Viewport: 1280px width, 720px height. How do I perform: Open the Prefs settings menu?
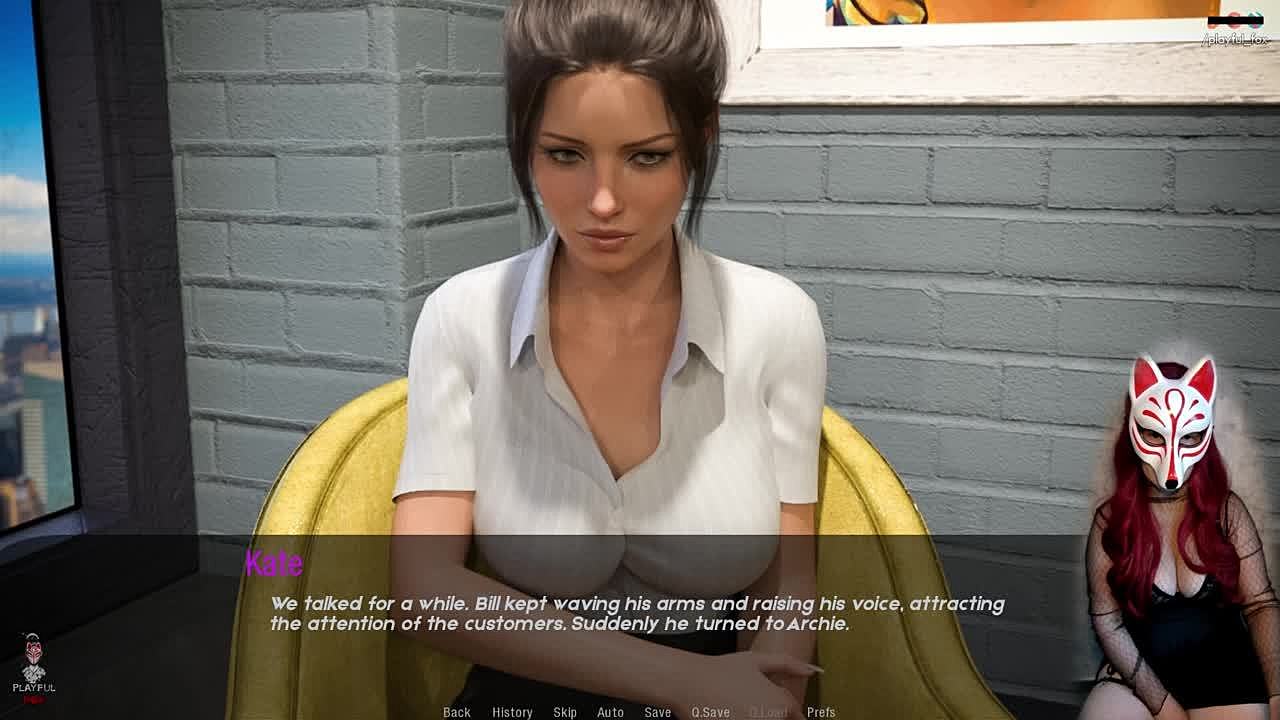[821, 712]
